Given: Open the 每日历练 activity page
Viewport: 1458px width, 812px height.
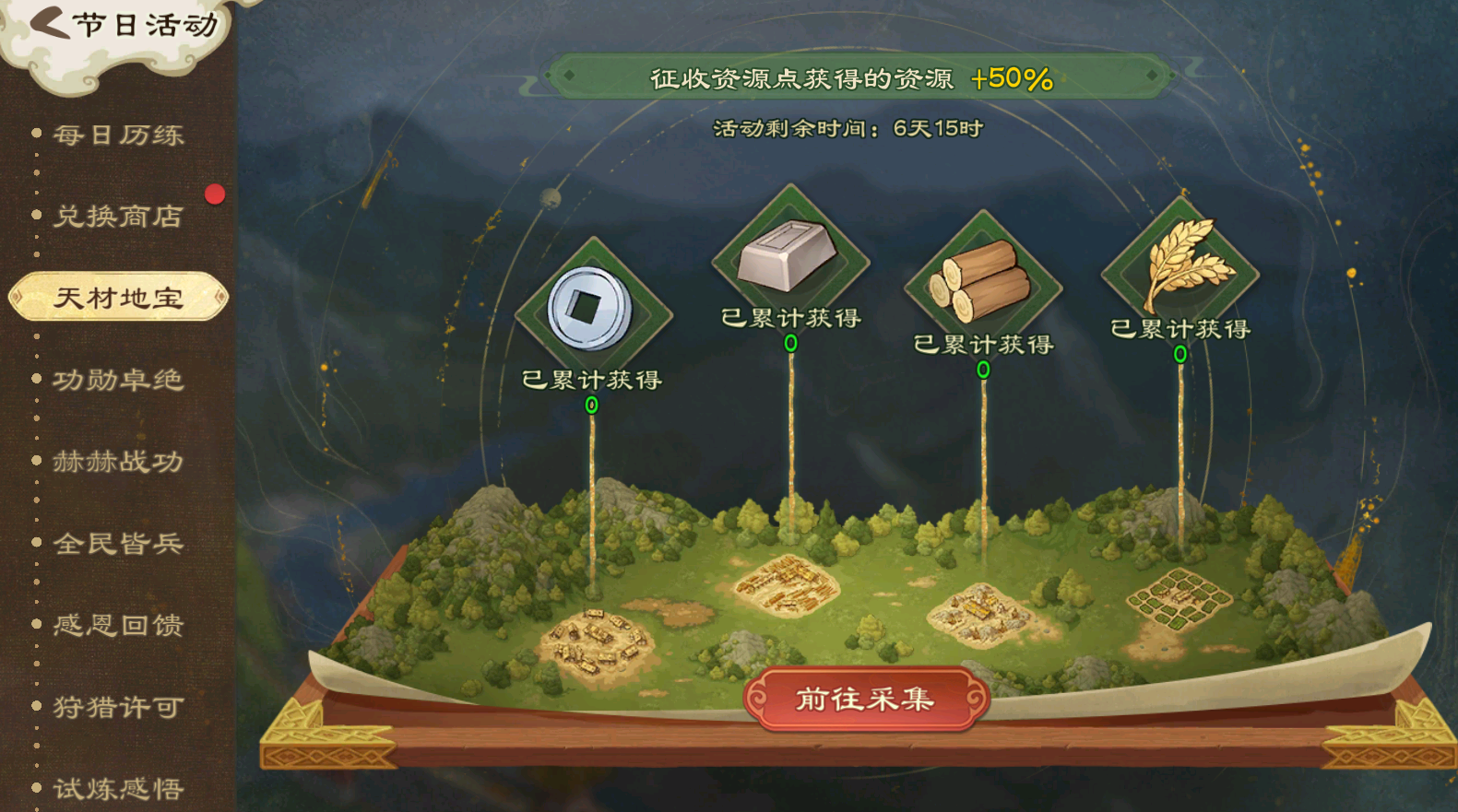Looking at the screenshot, I should [118, 135].
